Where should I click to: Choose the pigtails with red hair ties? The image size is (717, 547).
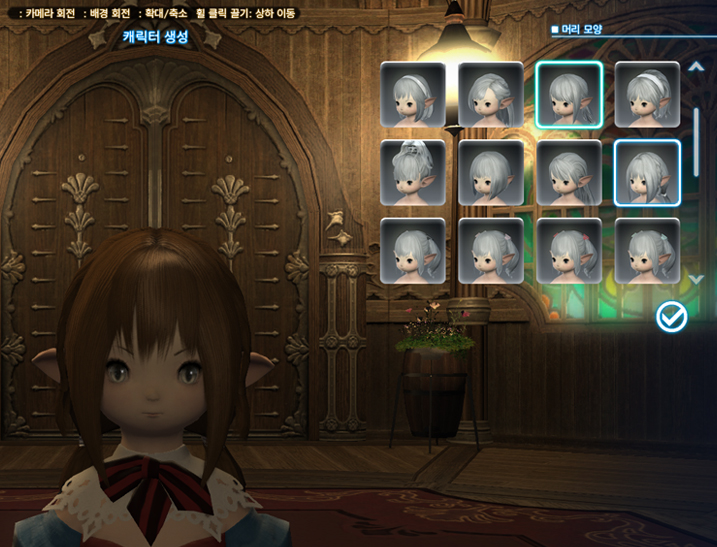[x=569, y=251]
